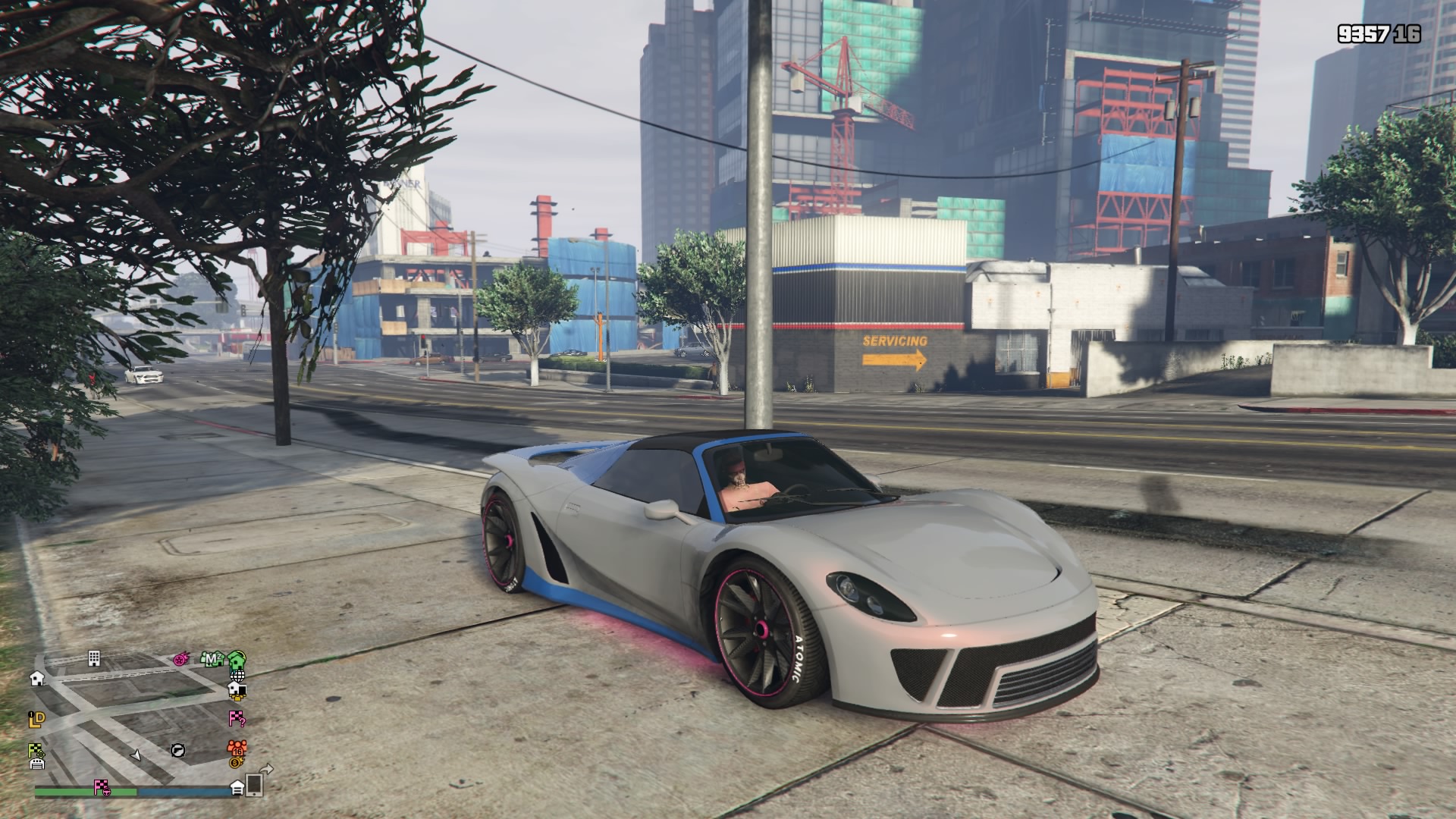Click the player arrow on the minimap
1456x819 pixels.
point(136,755)
